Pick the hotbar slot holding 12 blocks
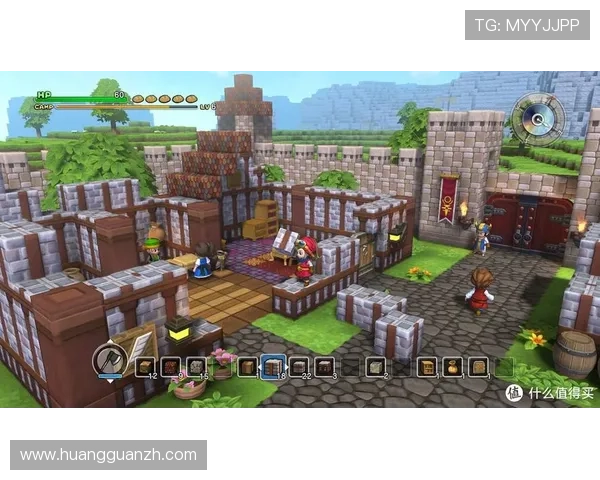Image resolution: width=600 pixels, height=480 pixels. (145, 367)
